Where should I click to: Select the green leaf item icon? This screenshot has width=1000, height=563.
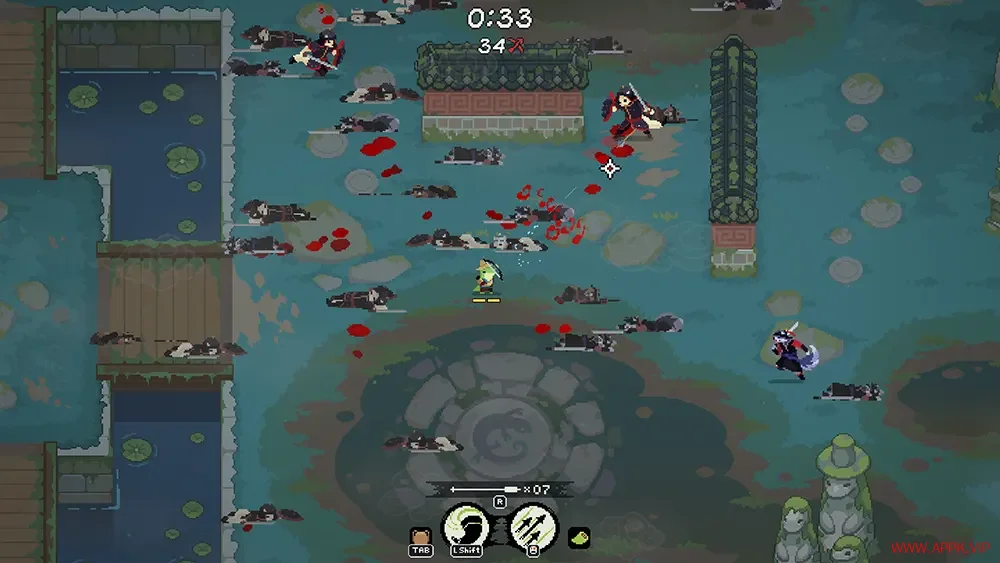pos(579,537)
